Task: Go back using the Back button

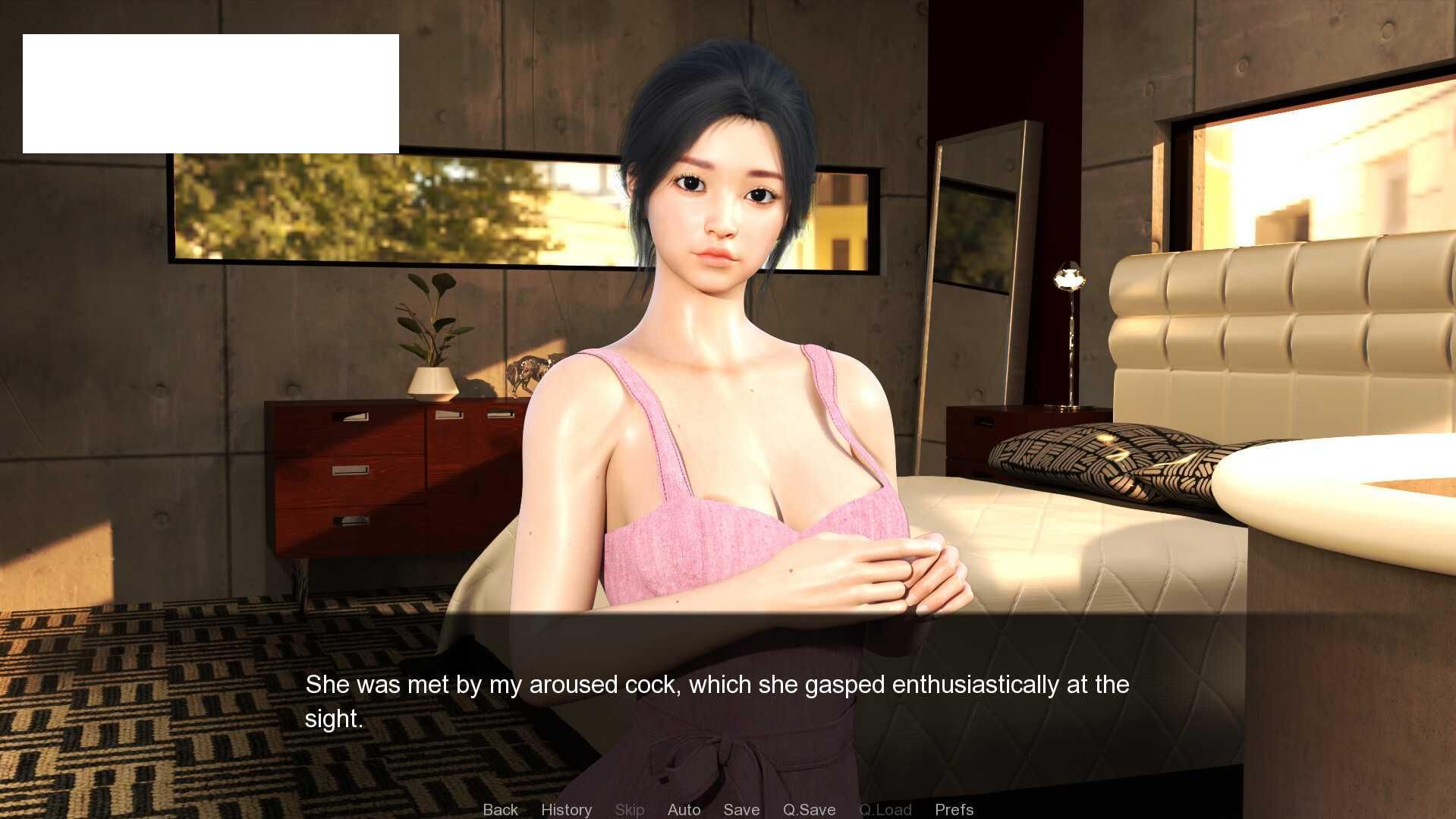Action: 500,809
